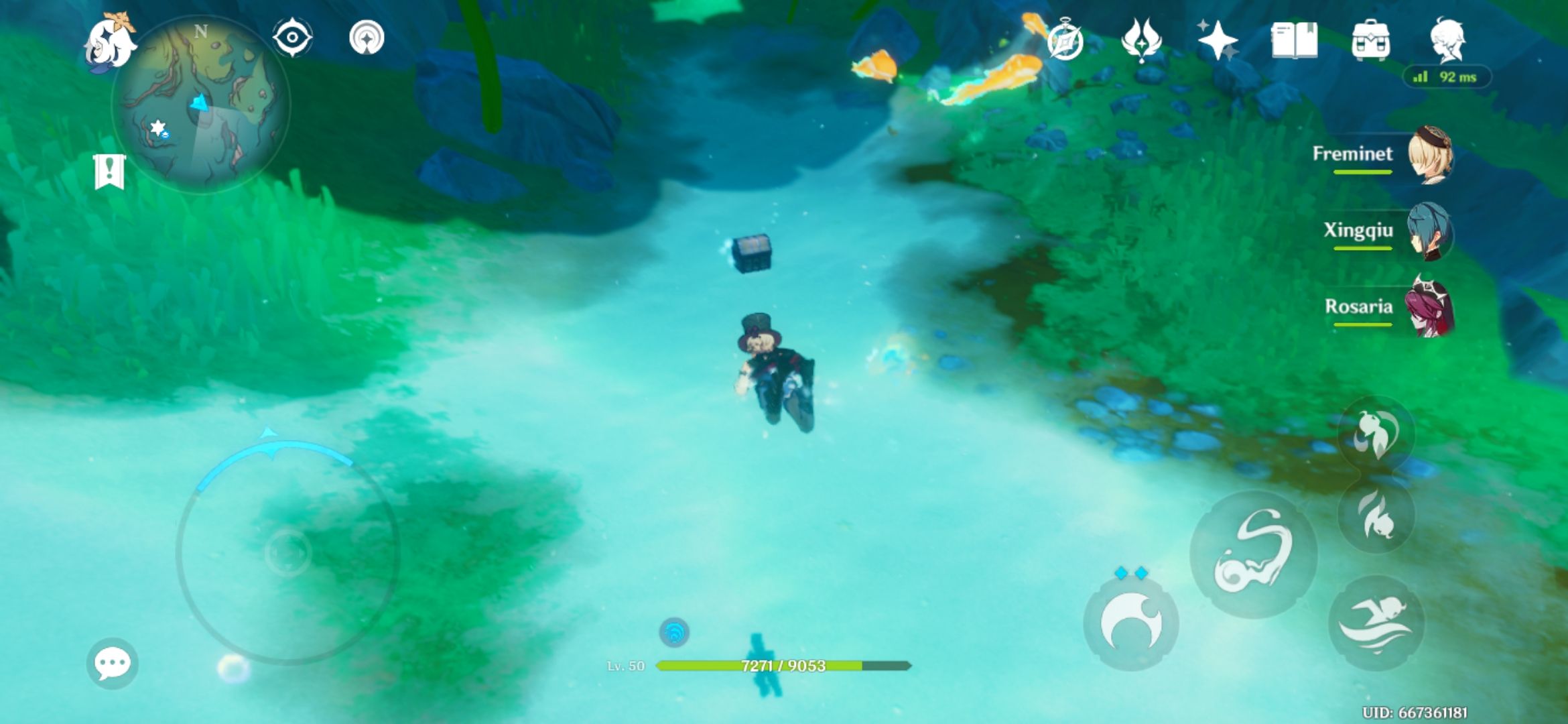Tap the domain signal icon near the minimap
1568x724 pixels.
[366, 38]
